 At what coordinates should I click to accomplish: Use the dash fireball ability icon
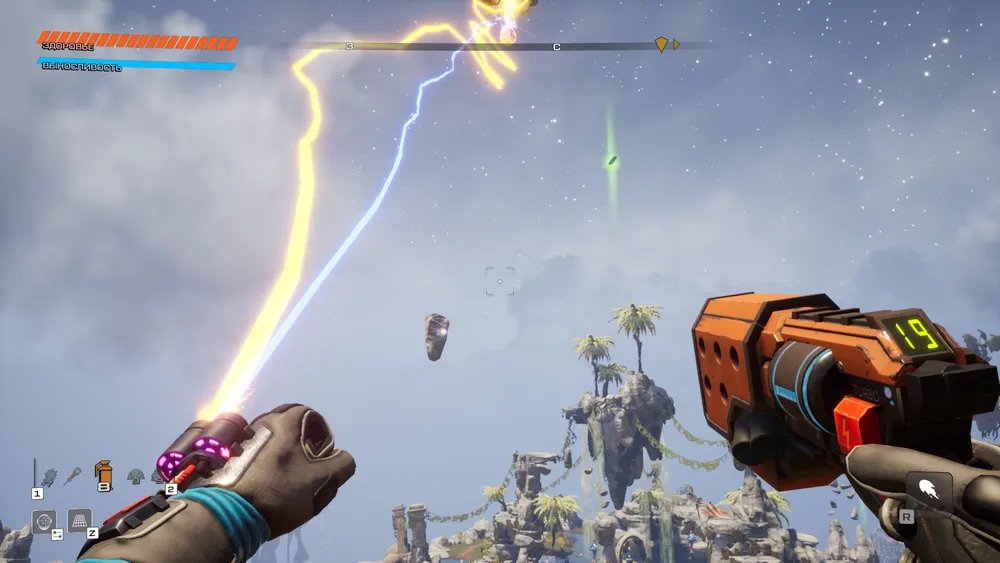[x=929, y=492]
